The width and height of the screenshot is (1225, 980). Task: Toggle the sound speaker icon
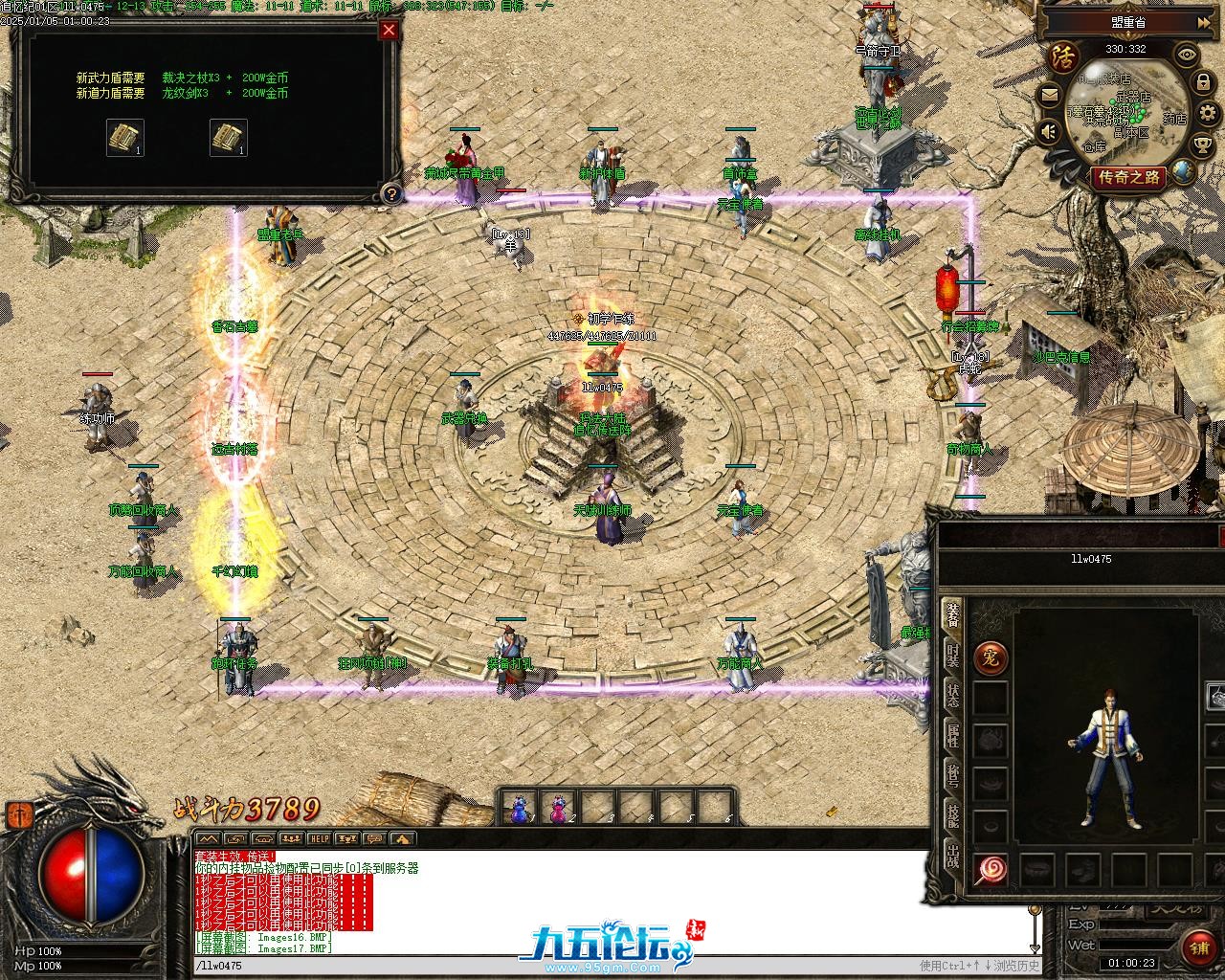(1051, 131)
